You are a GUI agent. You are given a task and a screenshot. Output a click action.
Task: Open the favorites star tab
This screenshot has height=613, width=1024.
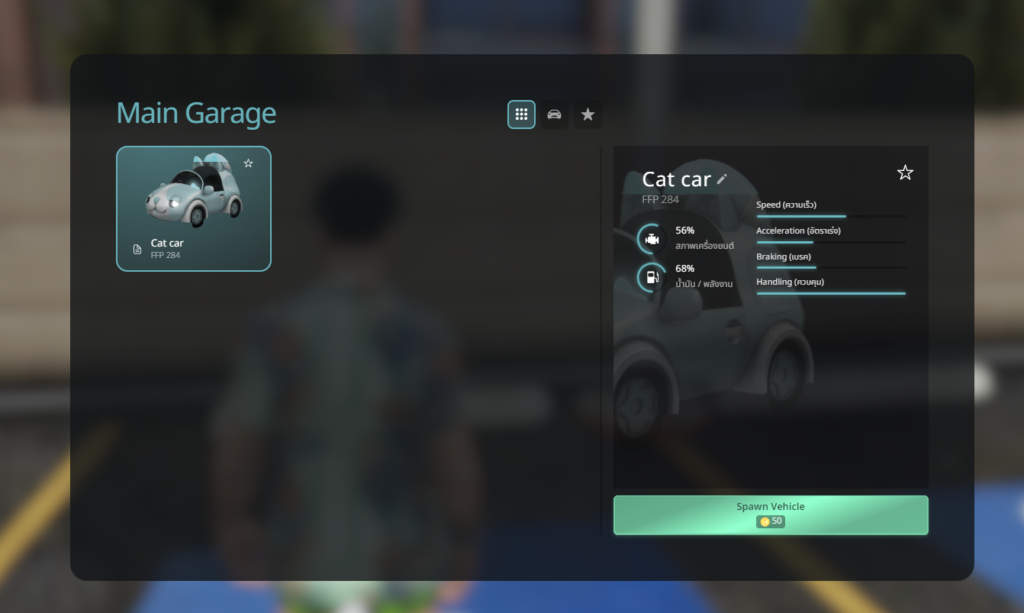click(588, 115)
